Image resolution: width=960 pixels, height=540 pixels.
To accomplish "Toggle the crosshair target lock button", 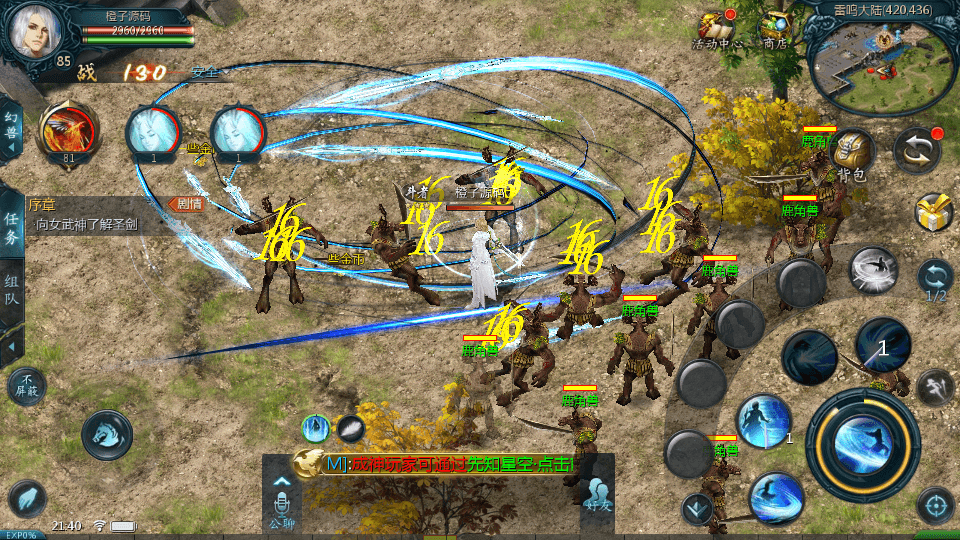I will (x=935, y=505).
